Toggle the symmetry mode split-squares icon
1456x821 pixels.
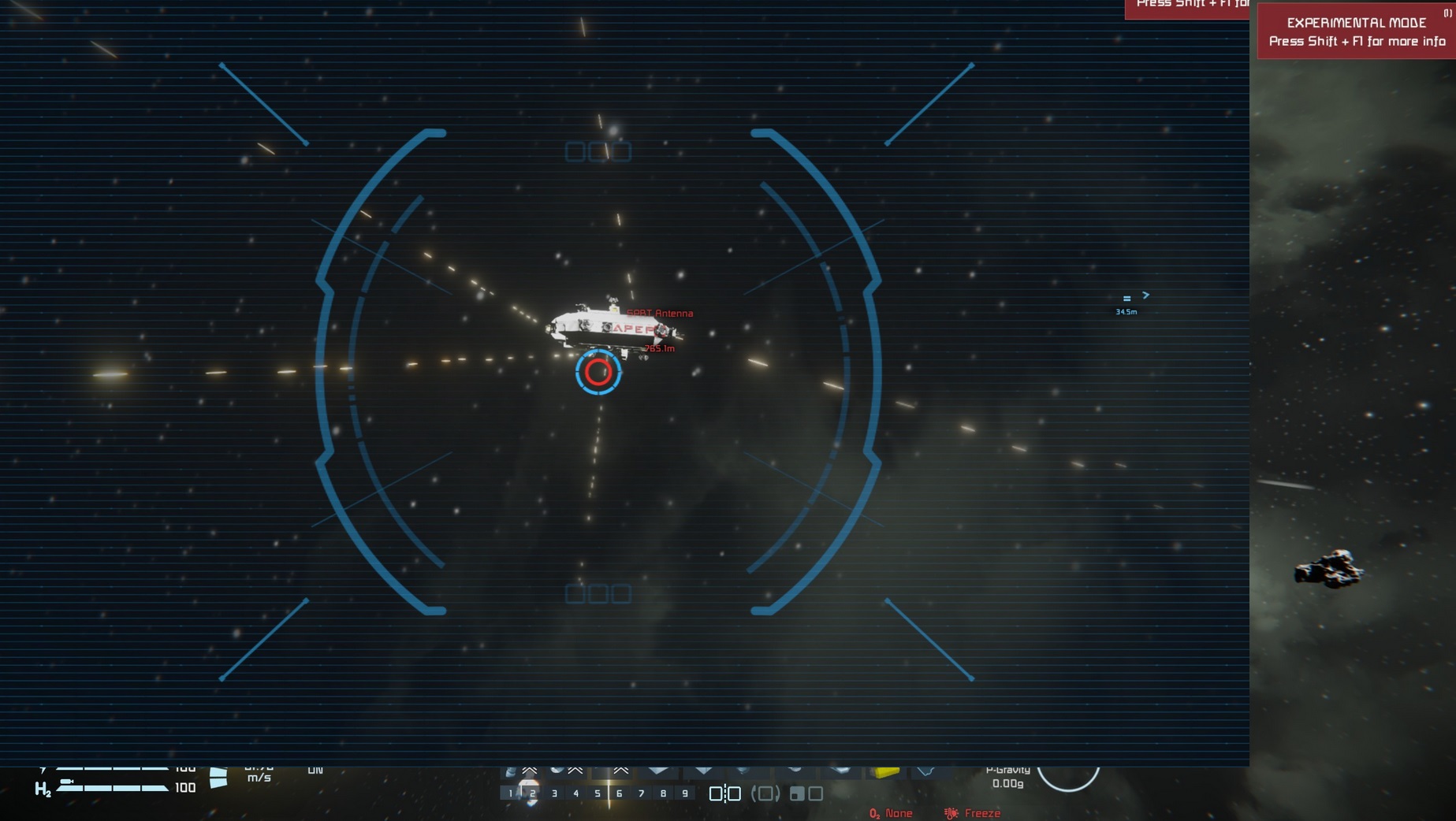[x=724, y=793]
